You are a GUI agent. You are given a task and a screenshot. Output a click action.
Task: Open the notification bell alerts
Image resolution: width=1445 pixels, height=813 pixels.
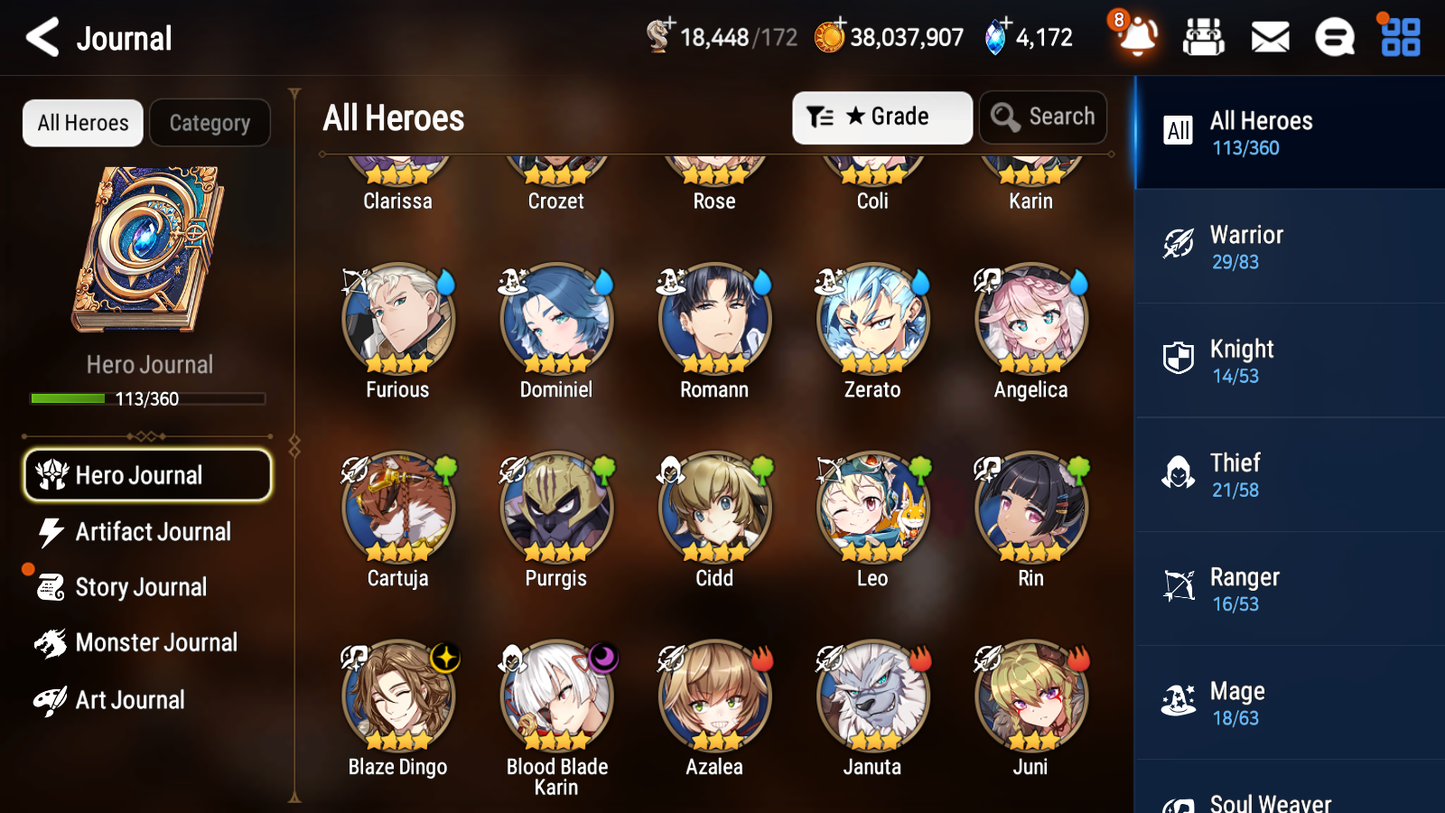pos(1135,37)
